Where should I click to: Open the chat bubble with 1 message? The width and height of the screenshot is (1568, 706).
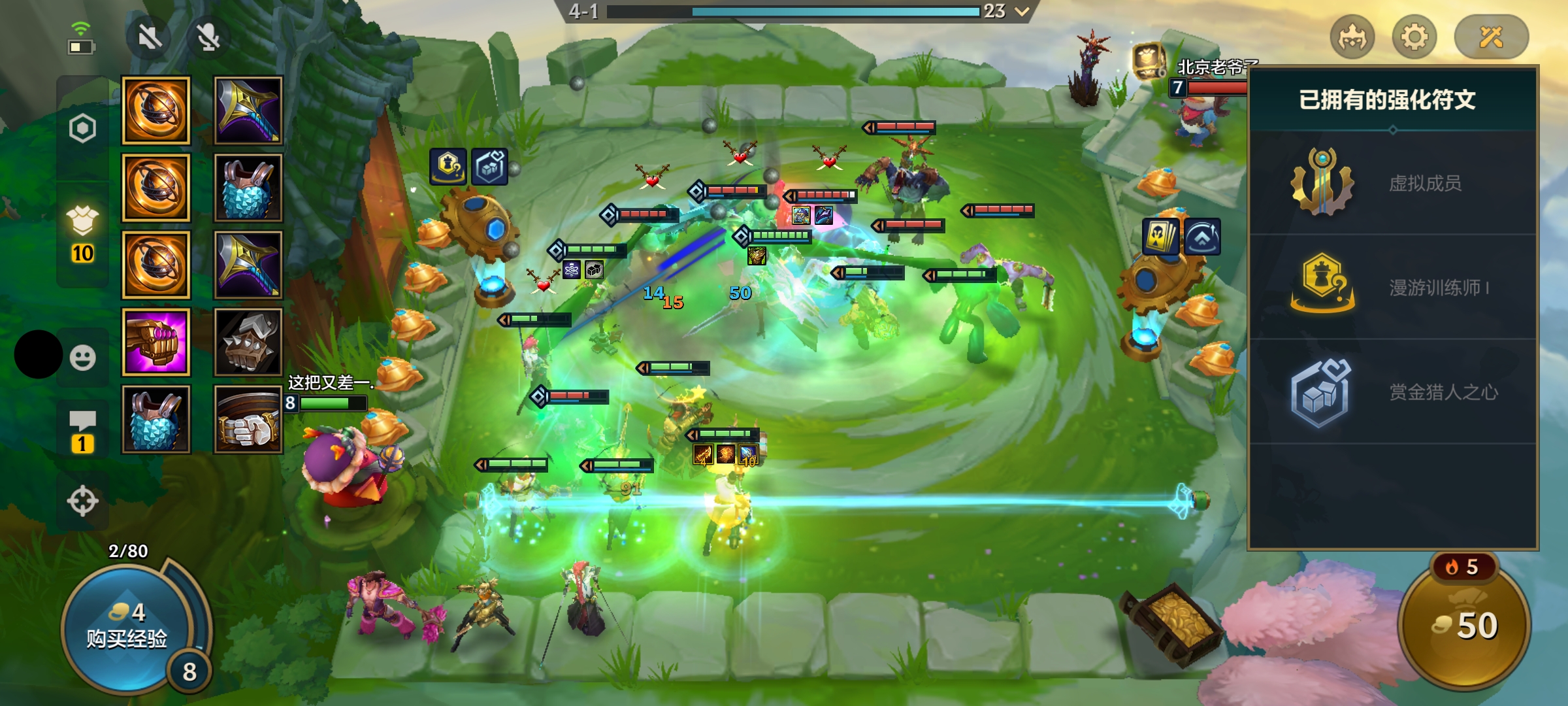(x=83, y=431)
